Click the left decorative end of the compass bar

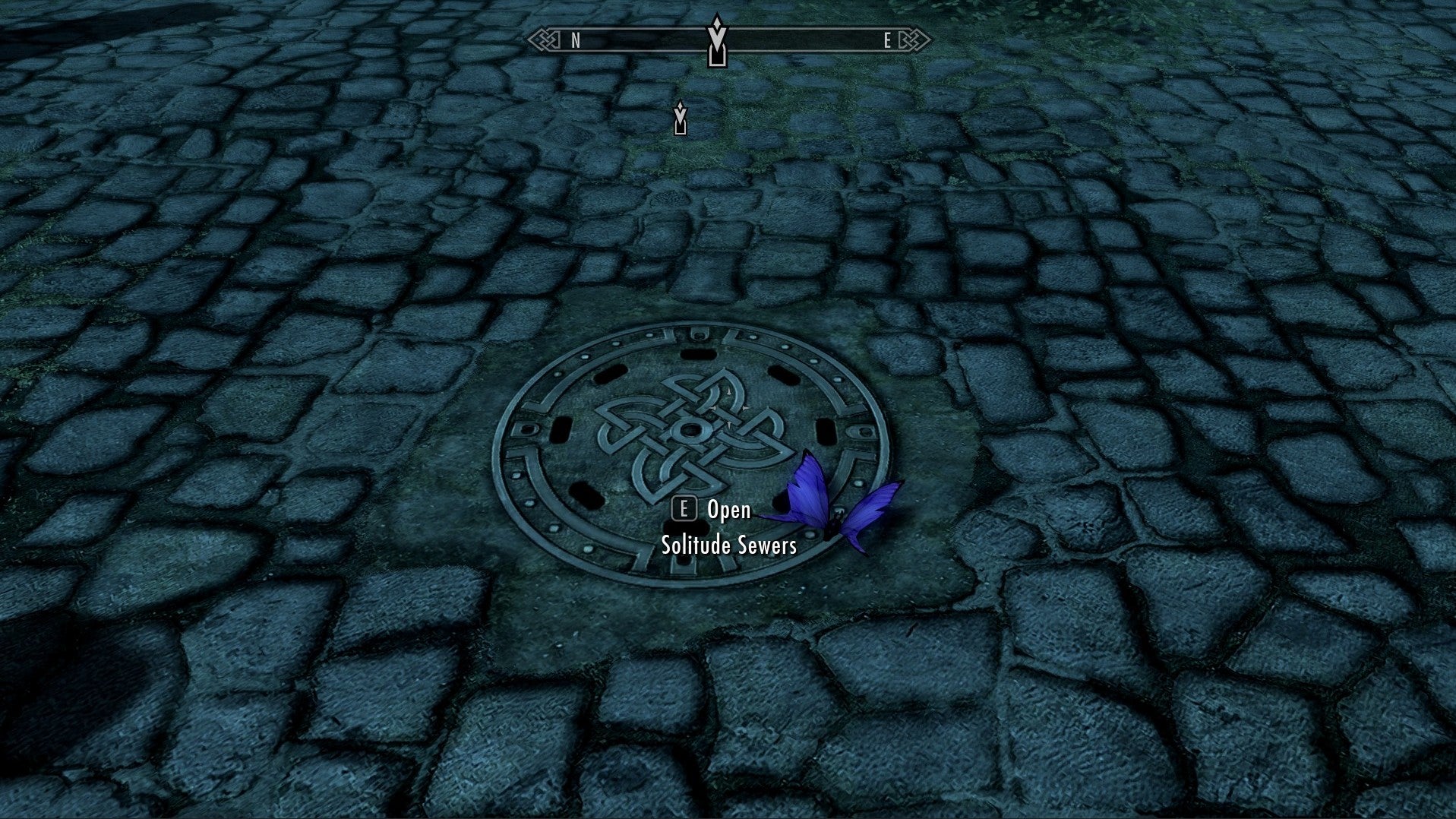tap(544, 38)
